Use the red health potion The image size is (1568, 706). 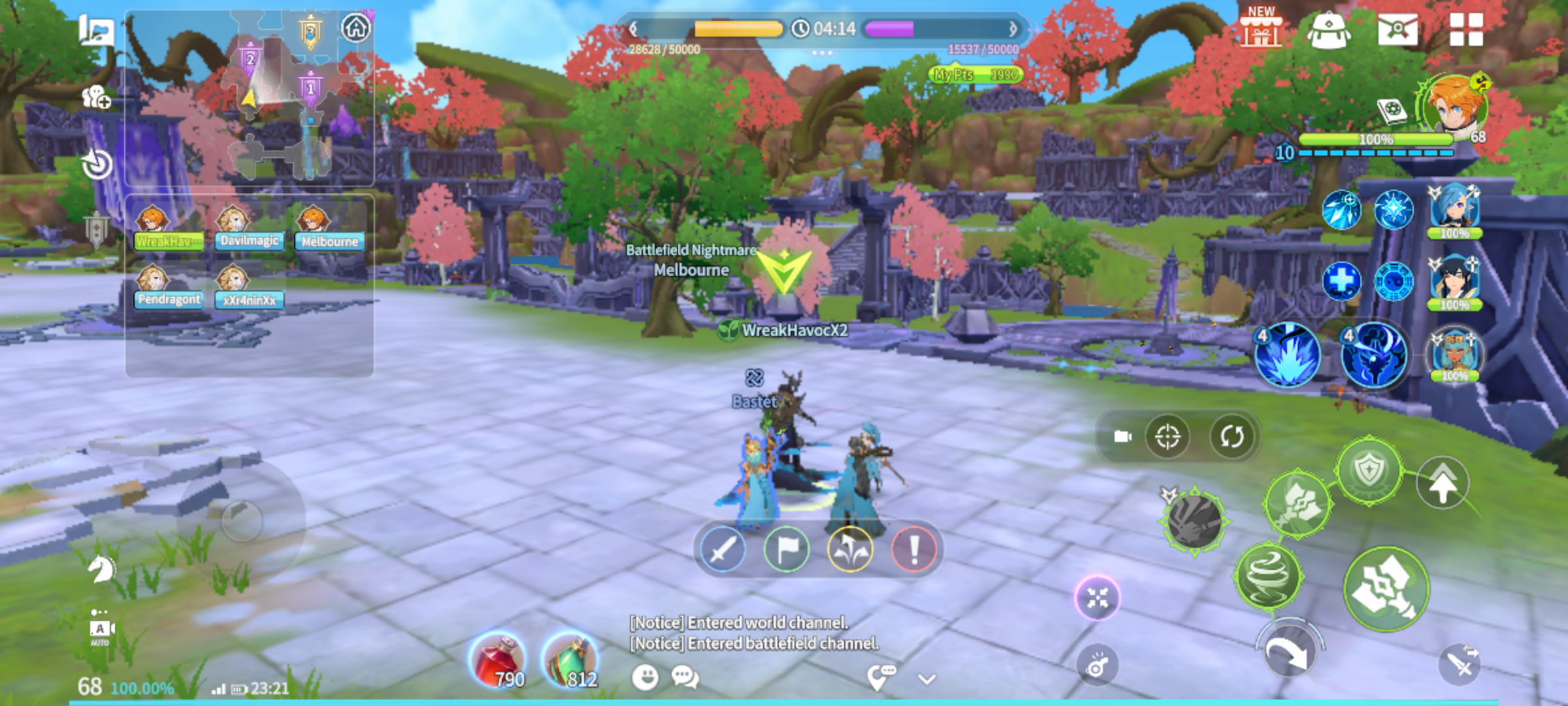click(x=498, y=661)
